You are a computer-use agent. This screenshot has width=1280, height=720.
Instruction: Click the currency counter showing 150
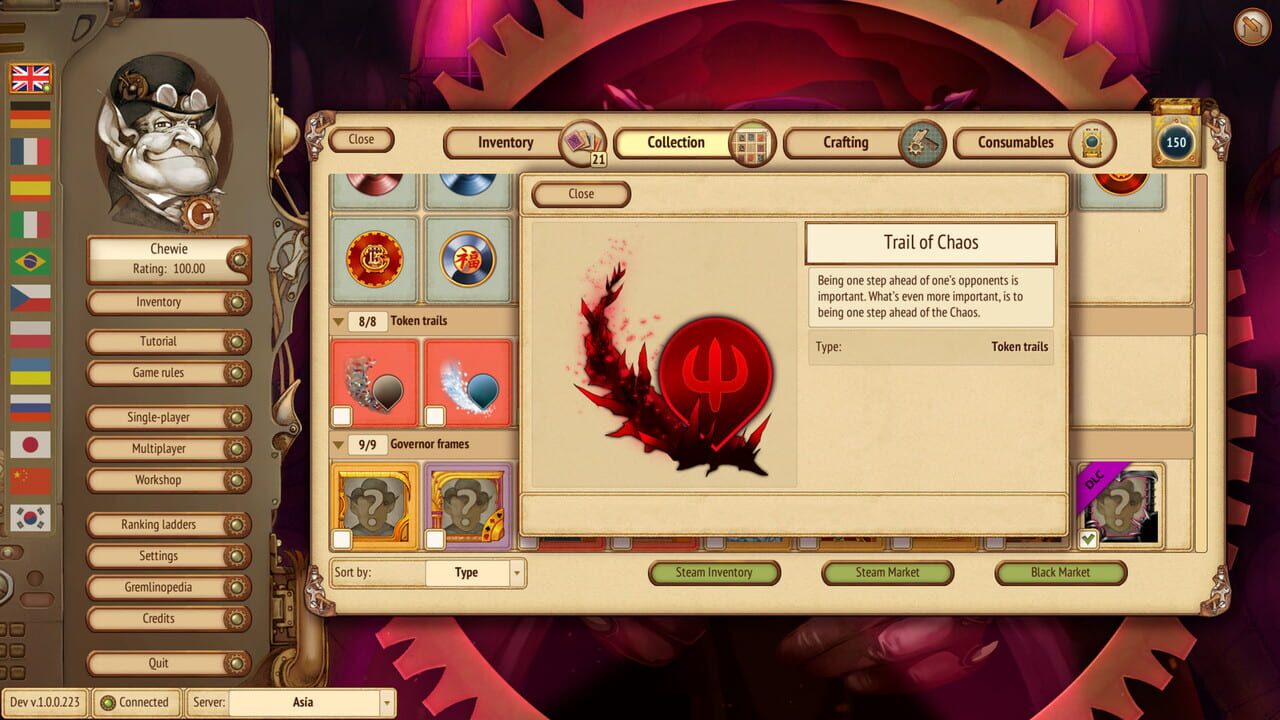[1177, 142]
